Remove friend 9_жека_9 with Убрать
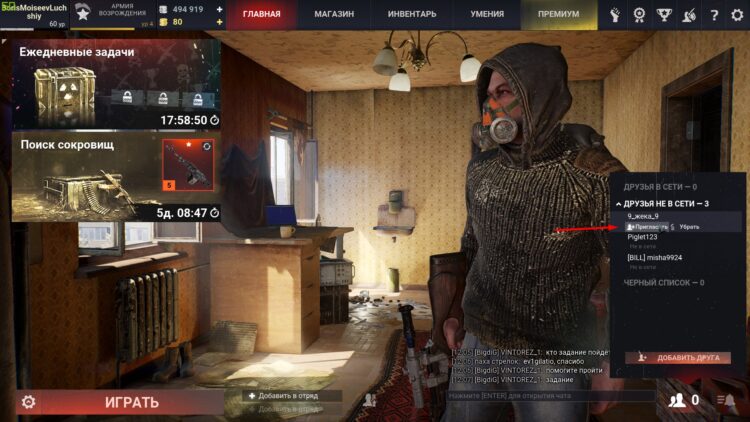 [x=690, y=227]
